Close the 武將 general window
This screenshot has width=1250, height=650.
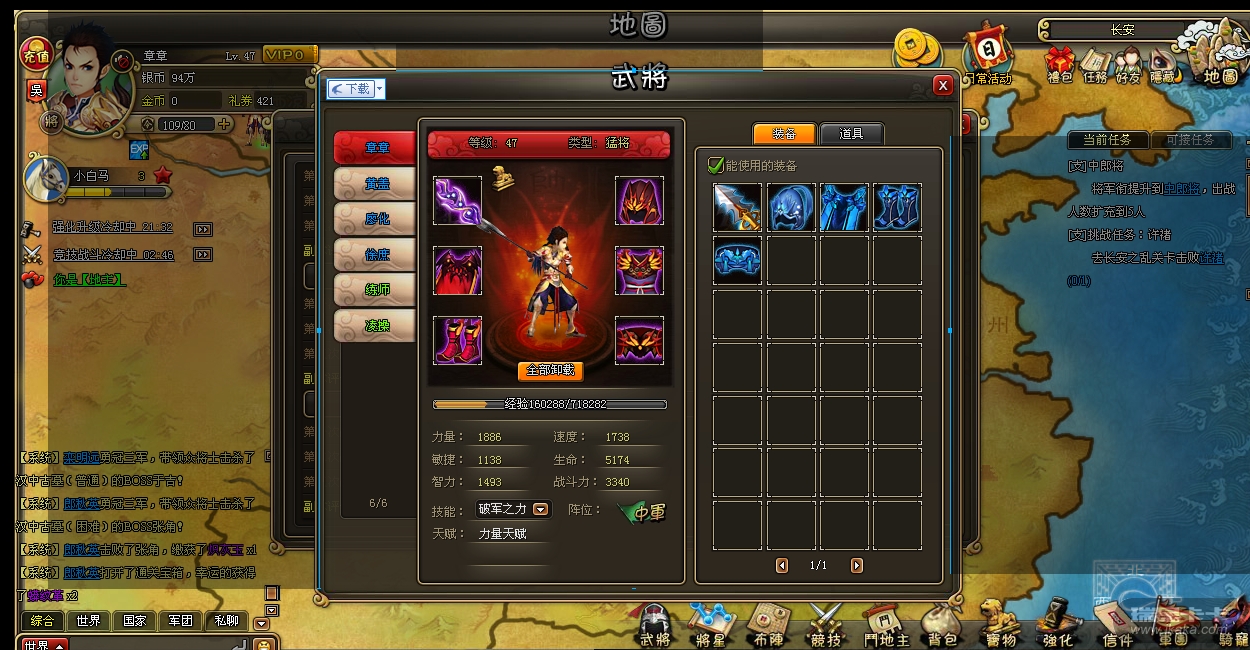[x=942, y=86]
